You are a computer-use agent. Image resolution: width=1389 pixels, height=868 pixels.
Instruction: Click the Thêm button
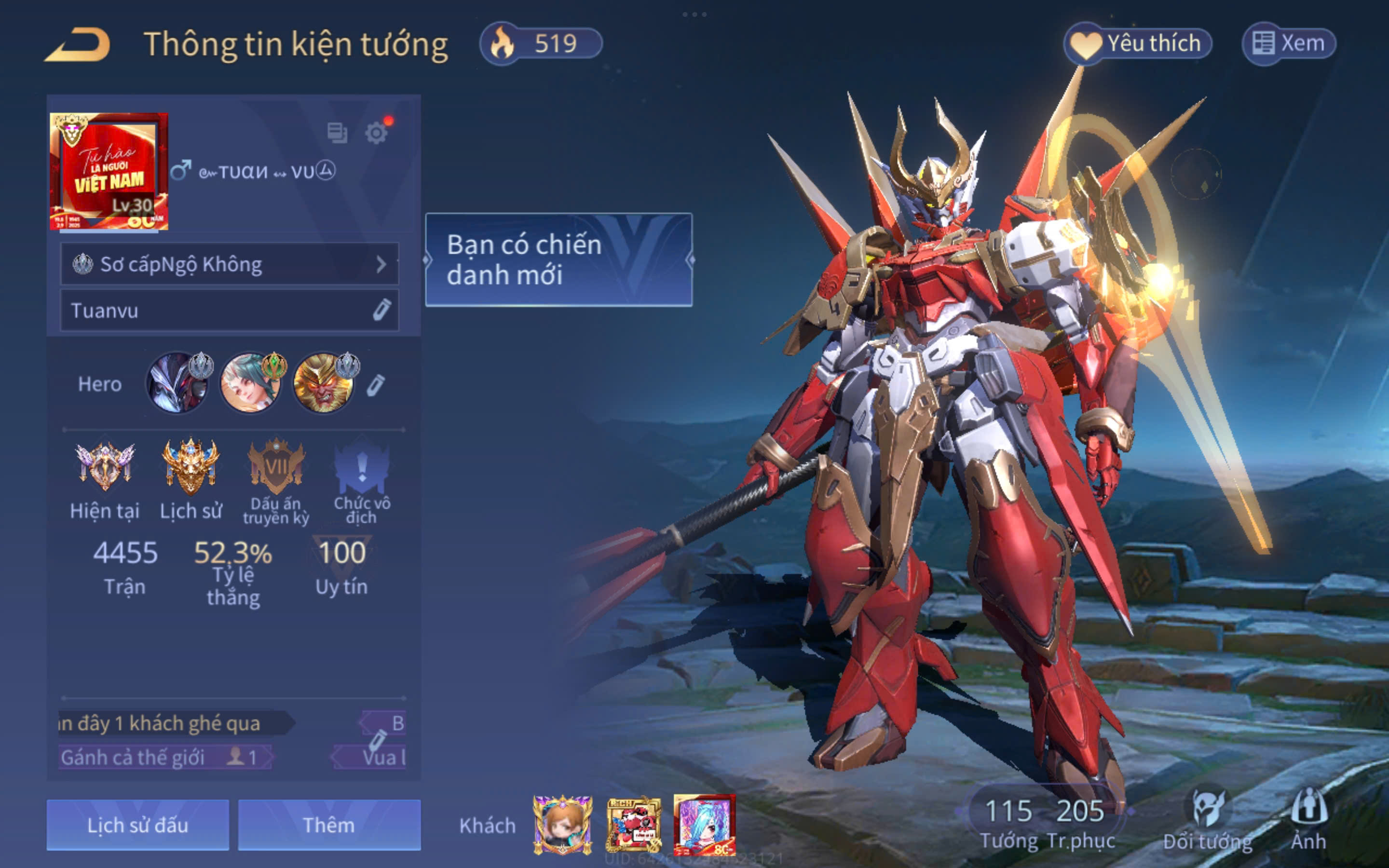(329, 825)
